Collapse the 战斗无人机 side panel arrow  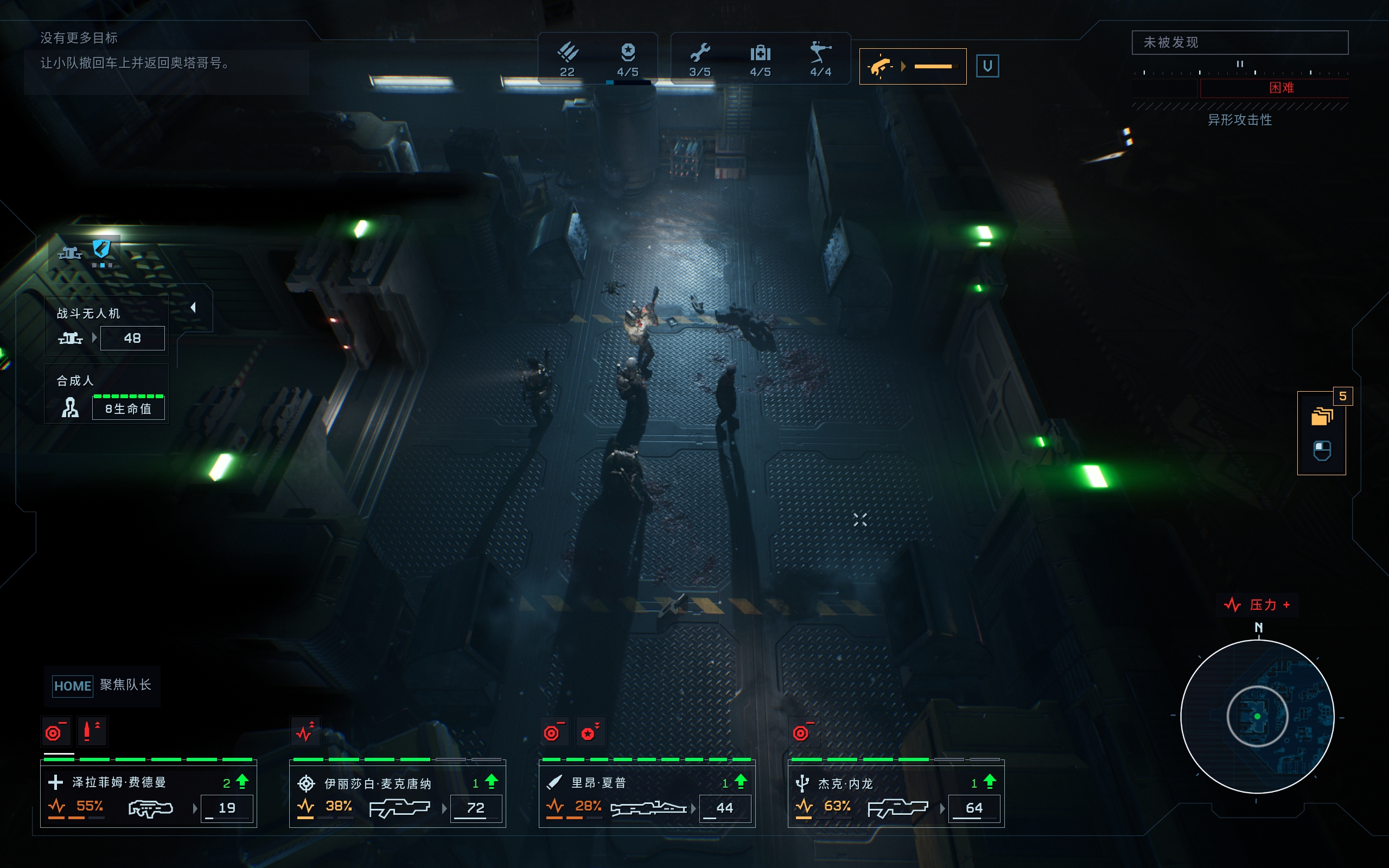(193, 308)
